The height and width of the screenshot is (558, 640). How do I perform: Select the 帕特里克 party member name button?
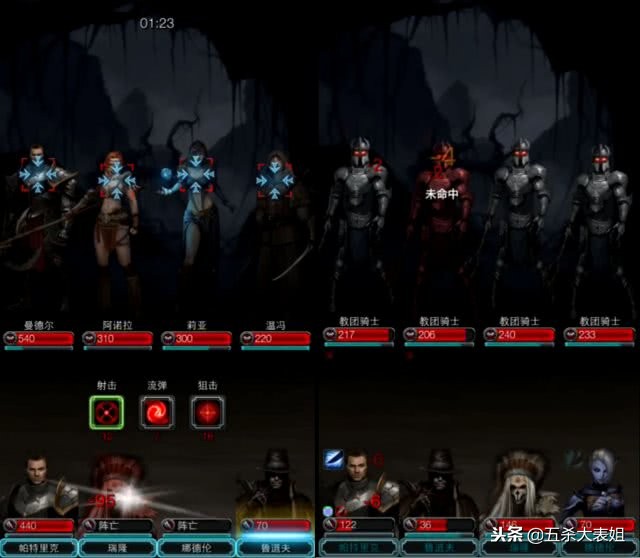point(39,548)
